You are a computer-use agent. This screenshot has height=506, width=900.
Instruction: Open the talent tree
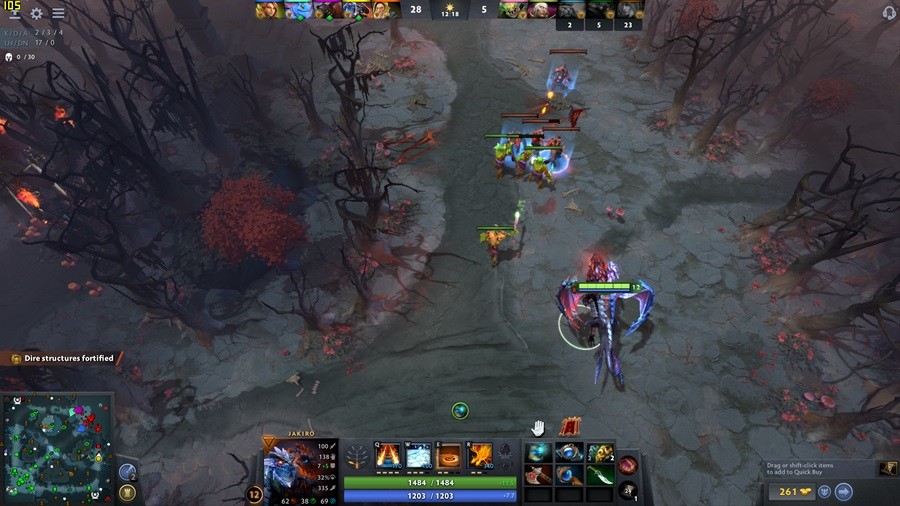tap(356, 458)
